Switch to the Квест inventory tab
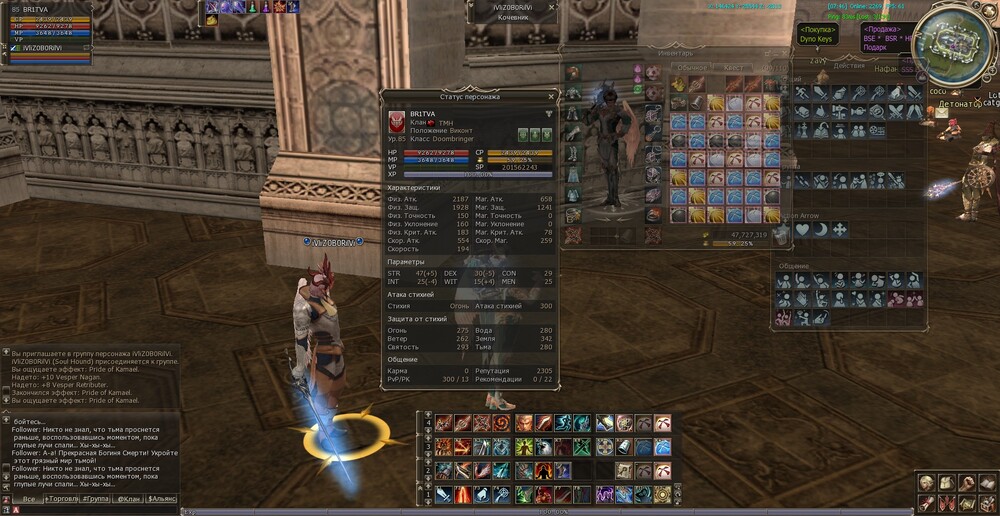1000x516 pixels. (x=733, y=67)
